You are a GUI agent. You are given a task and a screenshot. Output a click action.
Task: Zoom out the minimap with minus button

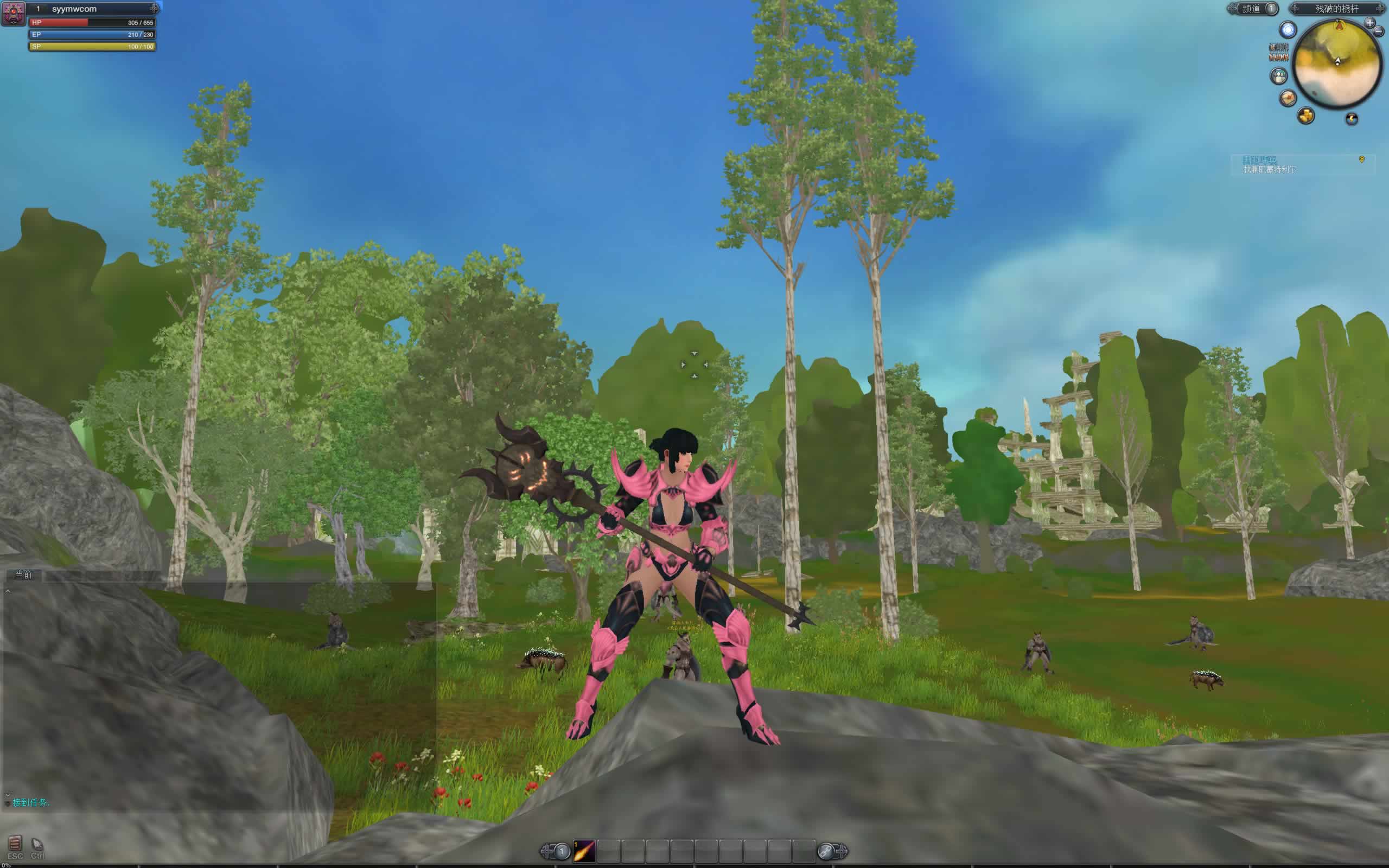[1378, 32]
